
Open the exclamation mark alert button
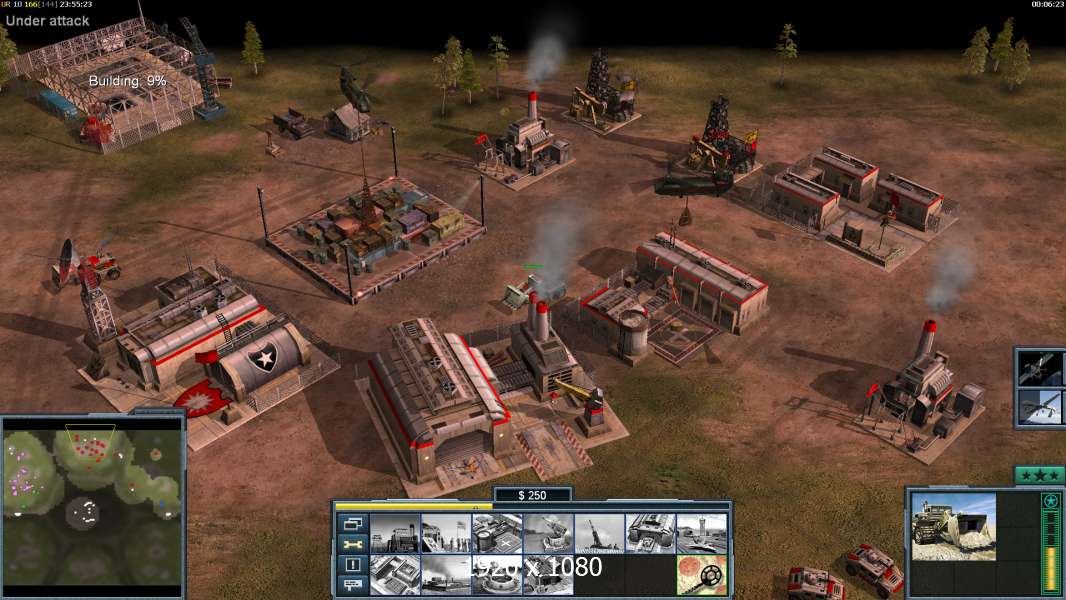coord(353,565)
